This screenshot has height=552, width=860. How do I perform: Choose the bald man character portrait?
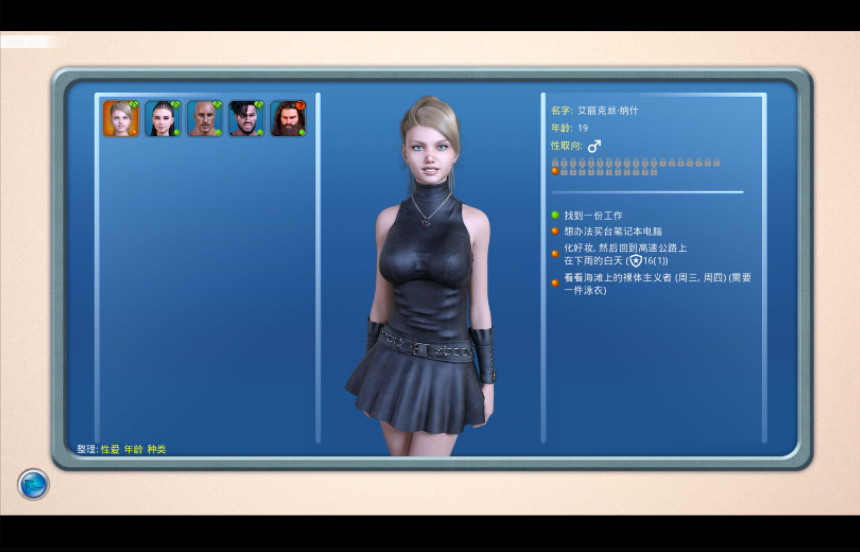pos(205,118)
